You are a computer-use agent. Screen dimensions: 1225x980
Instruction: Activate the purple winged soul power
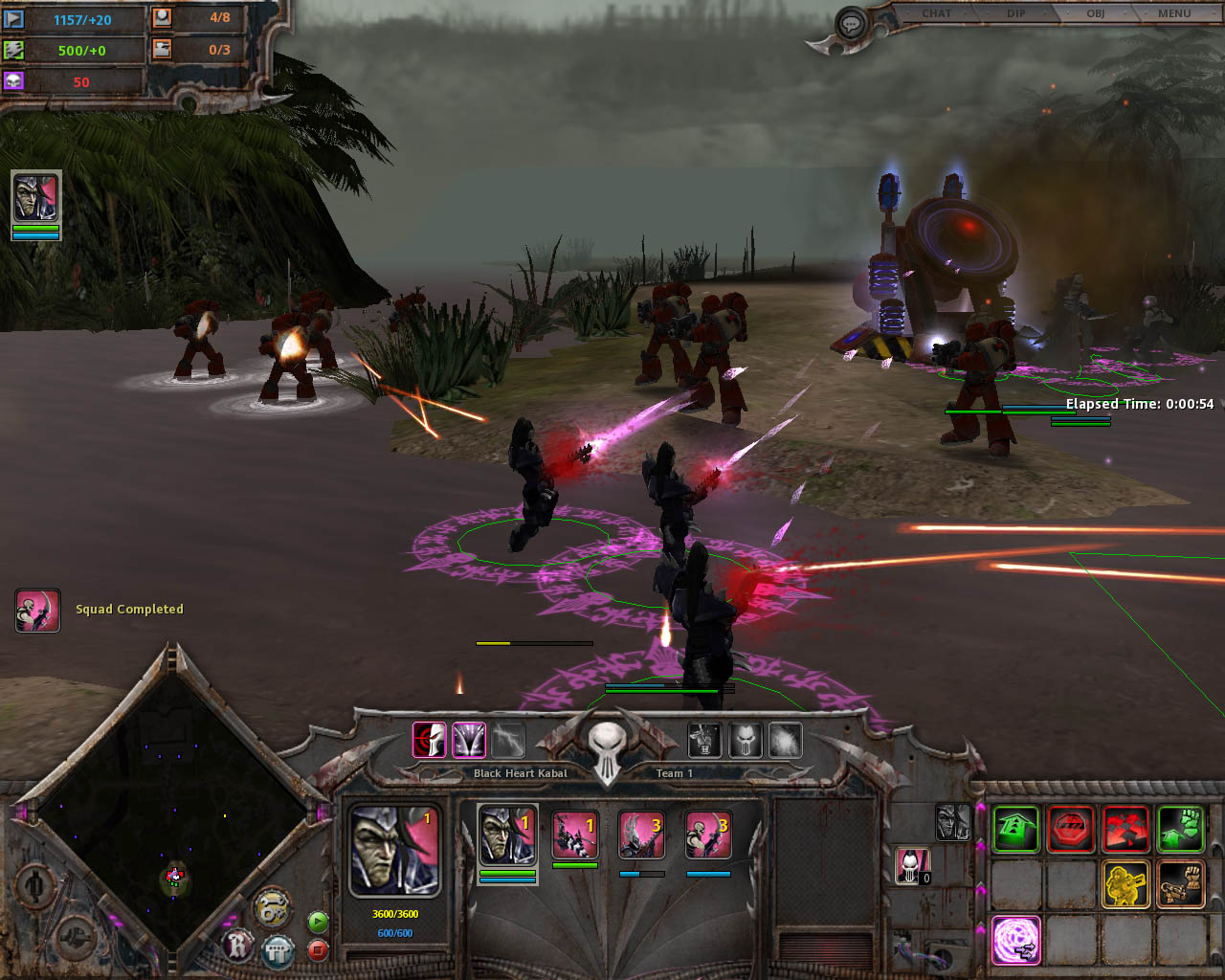click(x=469, y=740)
